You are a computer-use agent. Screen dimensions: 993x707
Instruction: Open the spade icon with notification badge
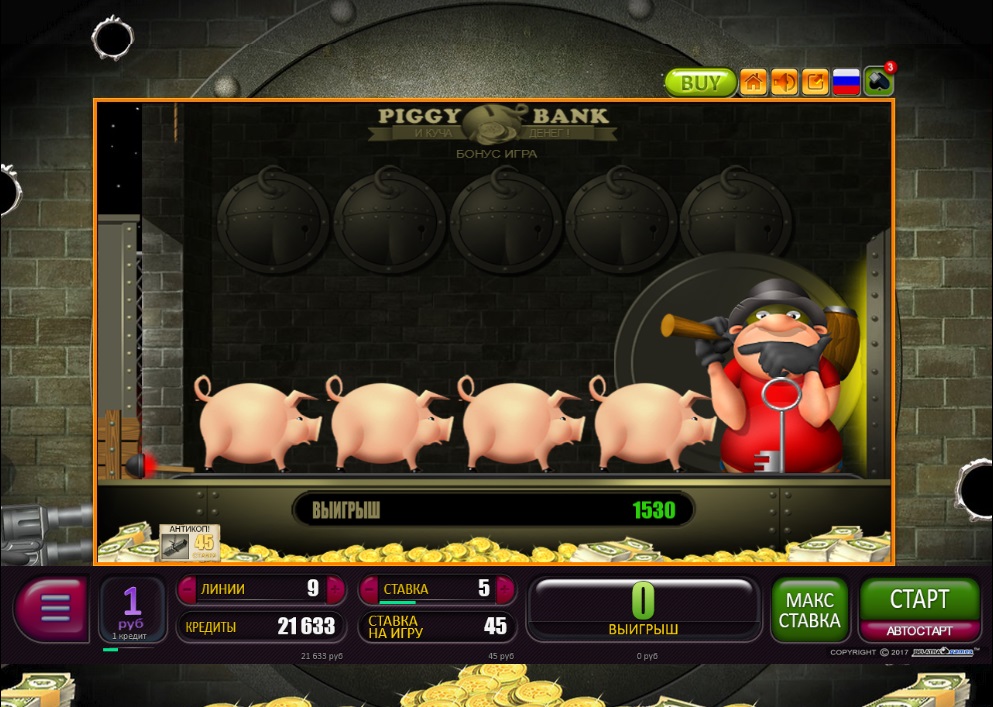click(879, 82)
